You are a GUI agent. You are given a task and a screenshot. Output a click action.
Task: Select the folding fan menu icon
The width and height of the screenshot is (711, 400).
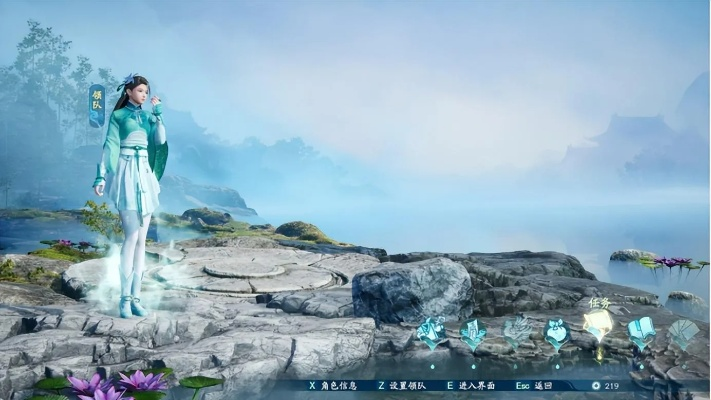[682, 332]
